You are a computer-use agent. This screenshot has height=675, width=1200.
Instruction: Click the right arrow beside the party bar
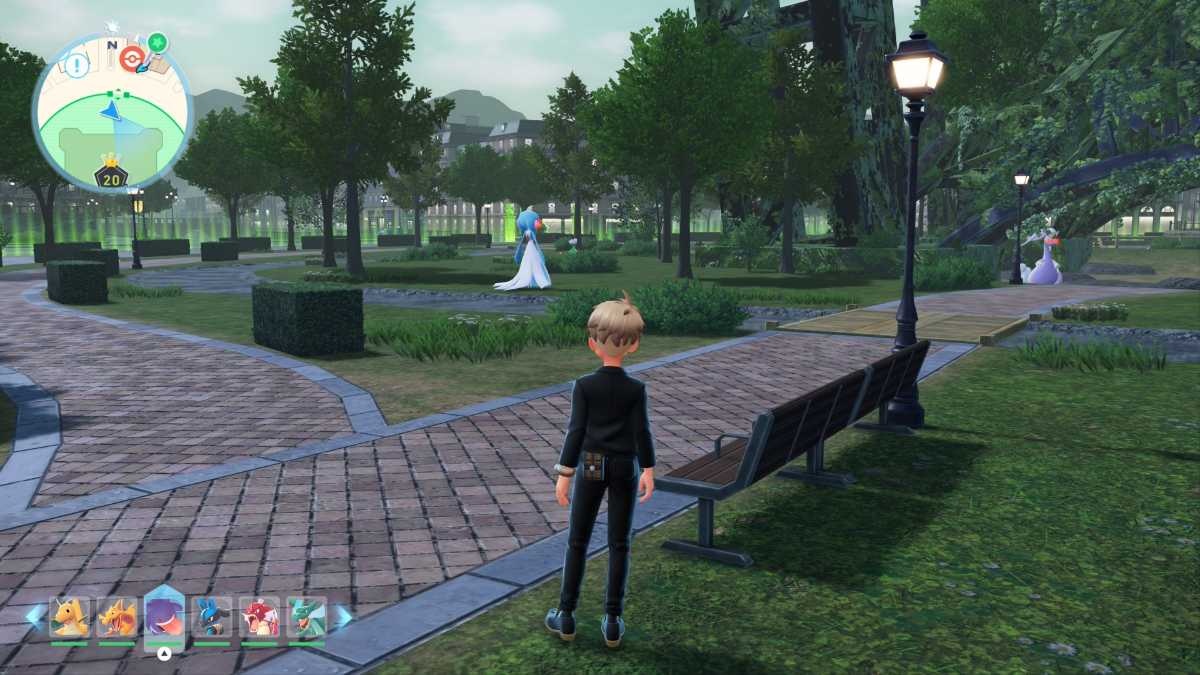point(343,616)
